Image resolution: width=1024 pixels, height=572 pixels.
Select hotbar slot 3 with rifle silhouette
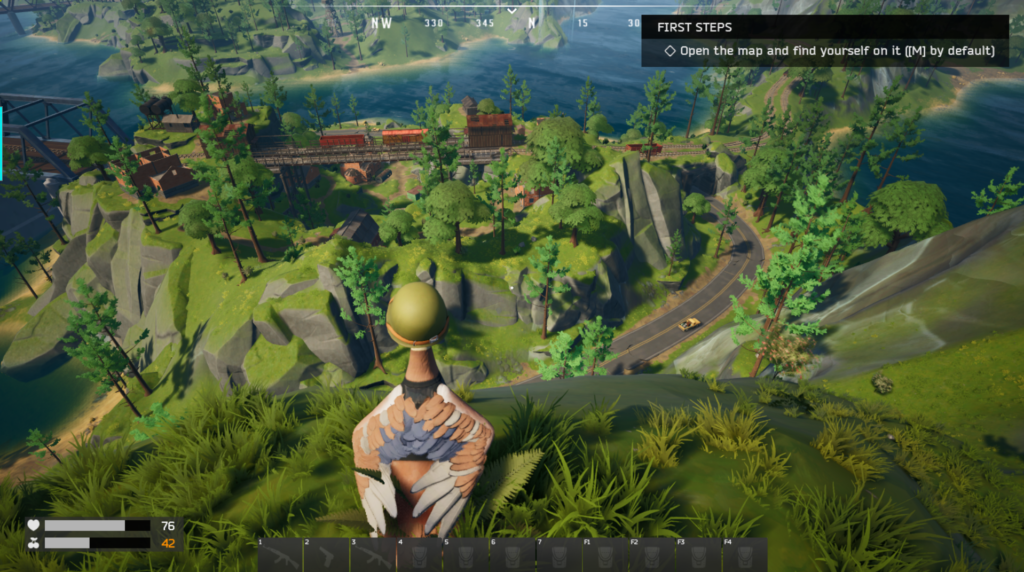373,555
